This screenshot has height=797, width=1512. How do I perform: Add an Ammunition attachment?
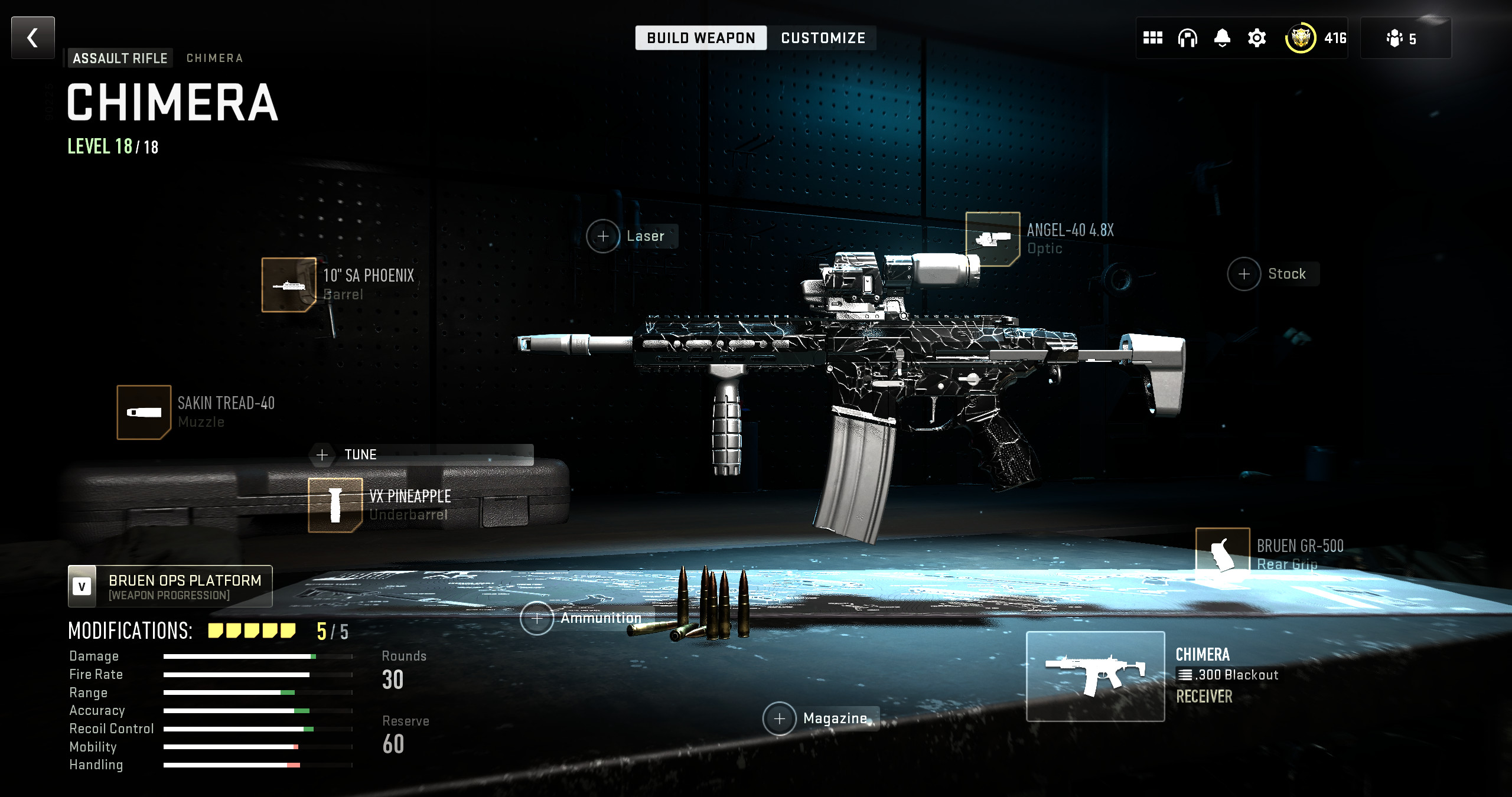537,618
